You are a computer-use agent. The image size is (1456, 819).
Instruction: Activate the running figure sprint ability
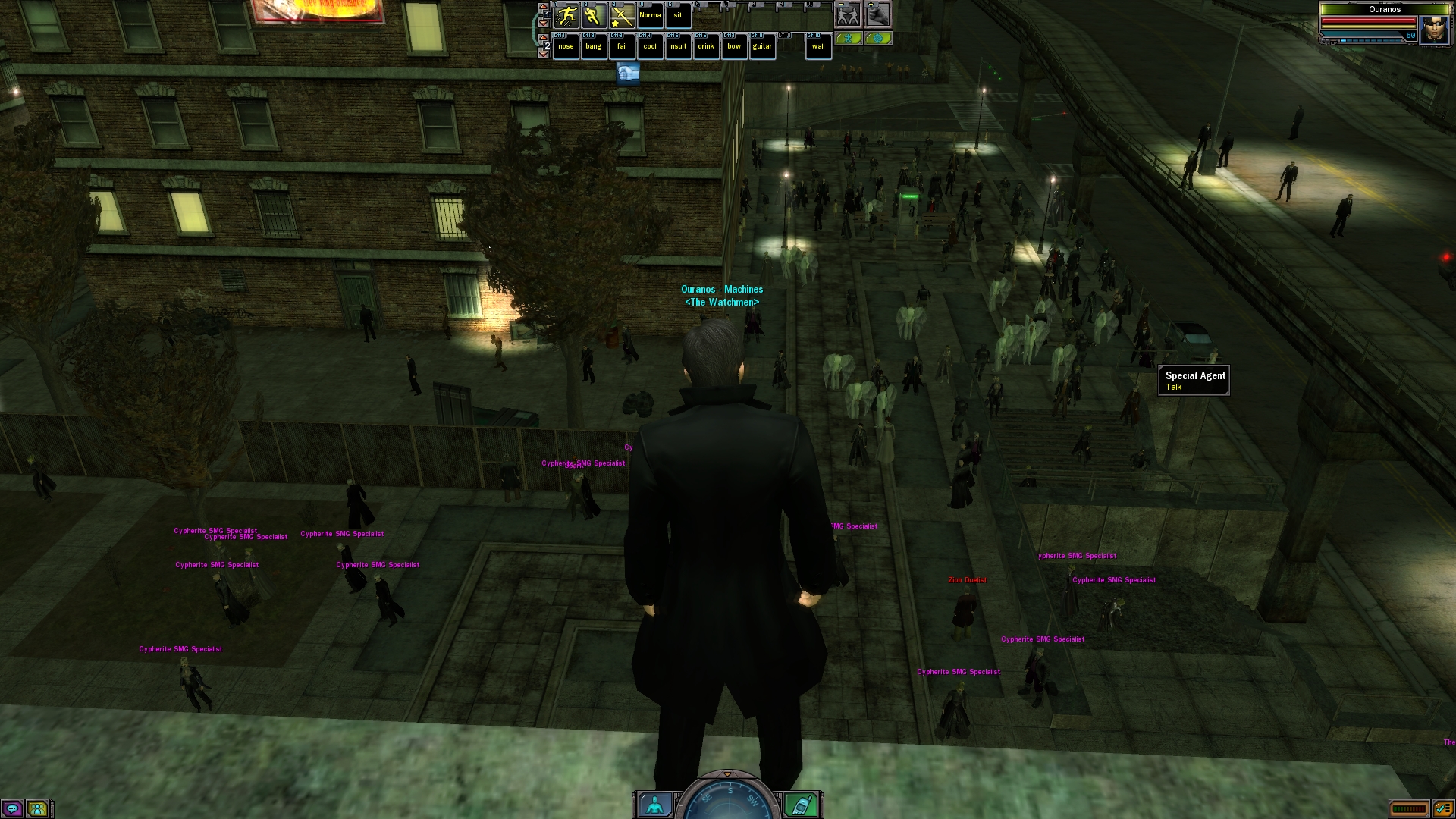594,15
